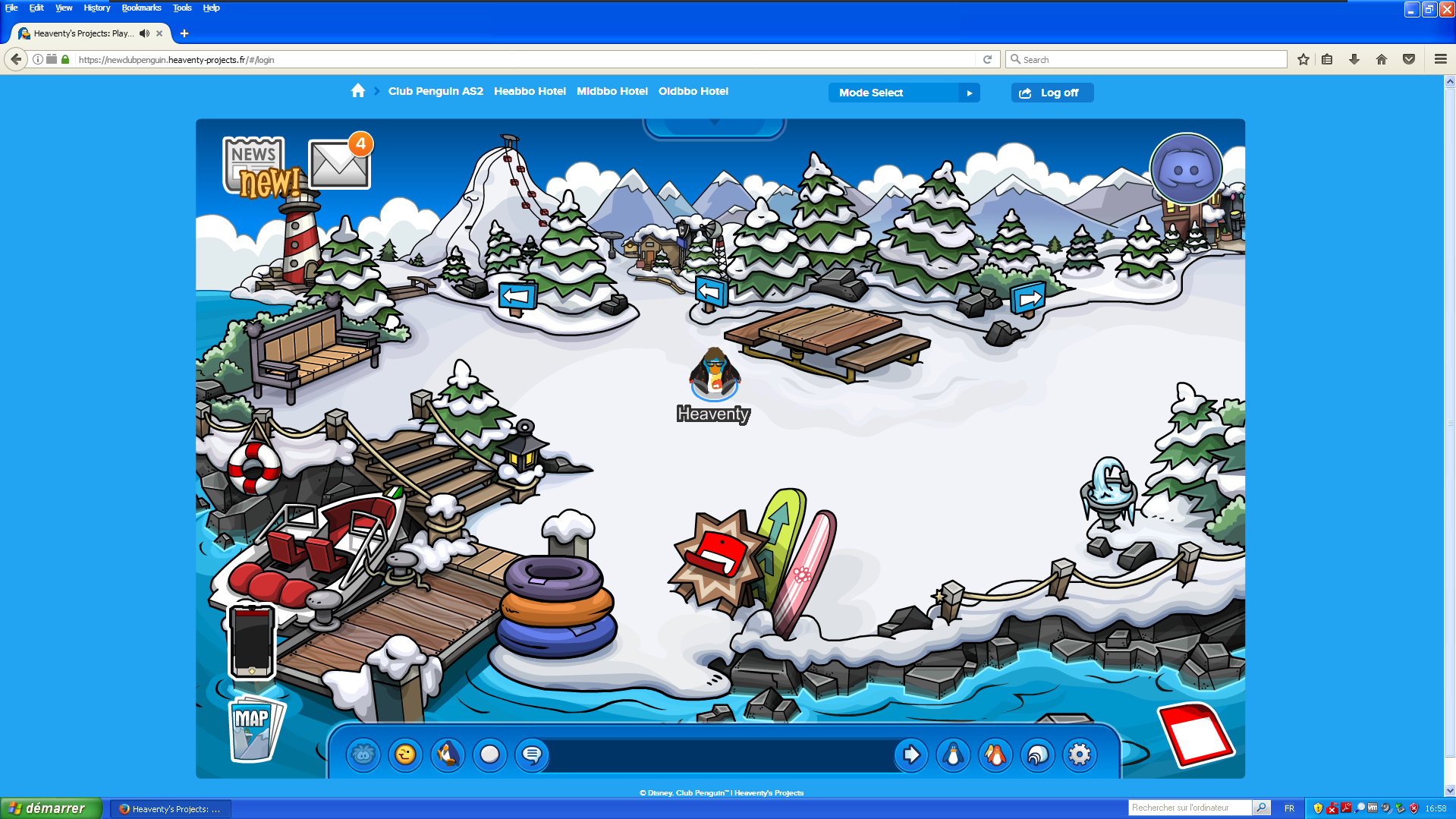This screenshot has width=1456, height=819.
Task: Open the Mode Select dropdown
Action: [904, 93]
